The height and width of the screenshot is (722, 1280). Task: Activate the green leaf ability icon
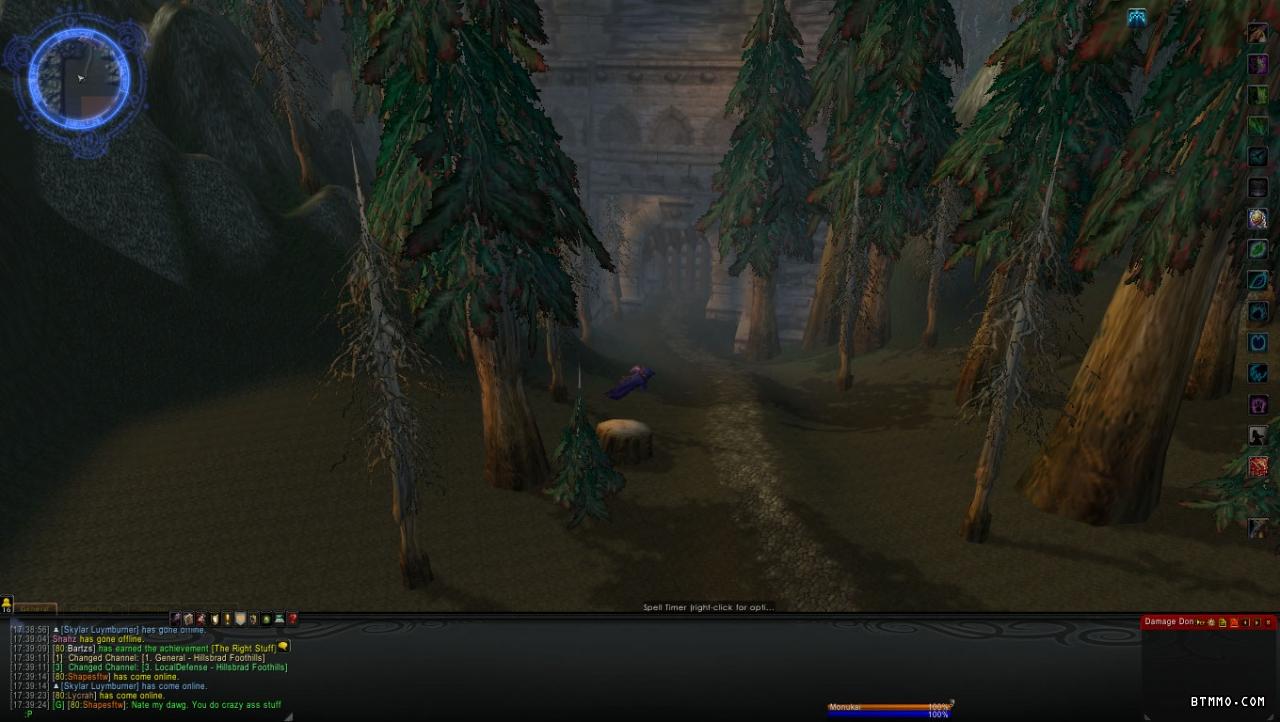pyautogui.click(x=1258, y=249)
